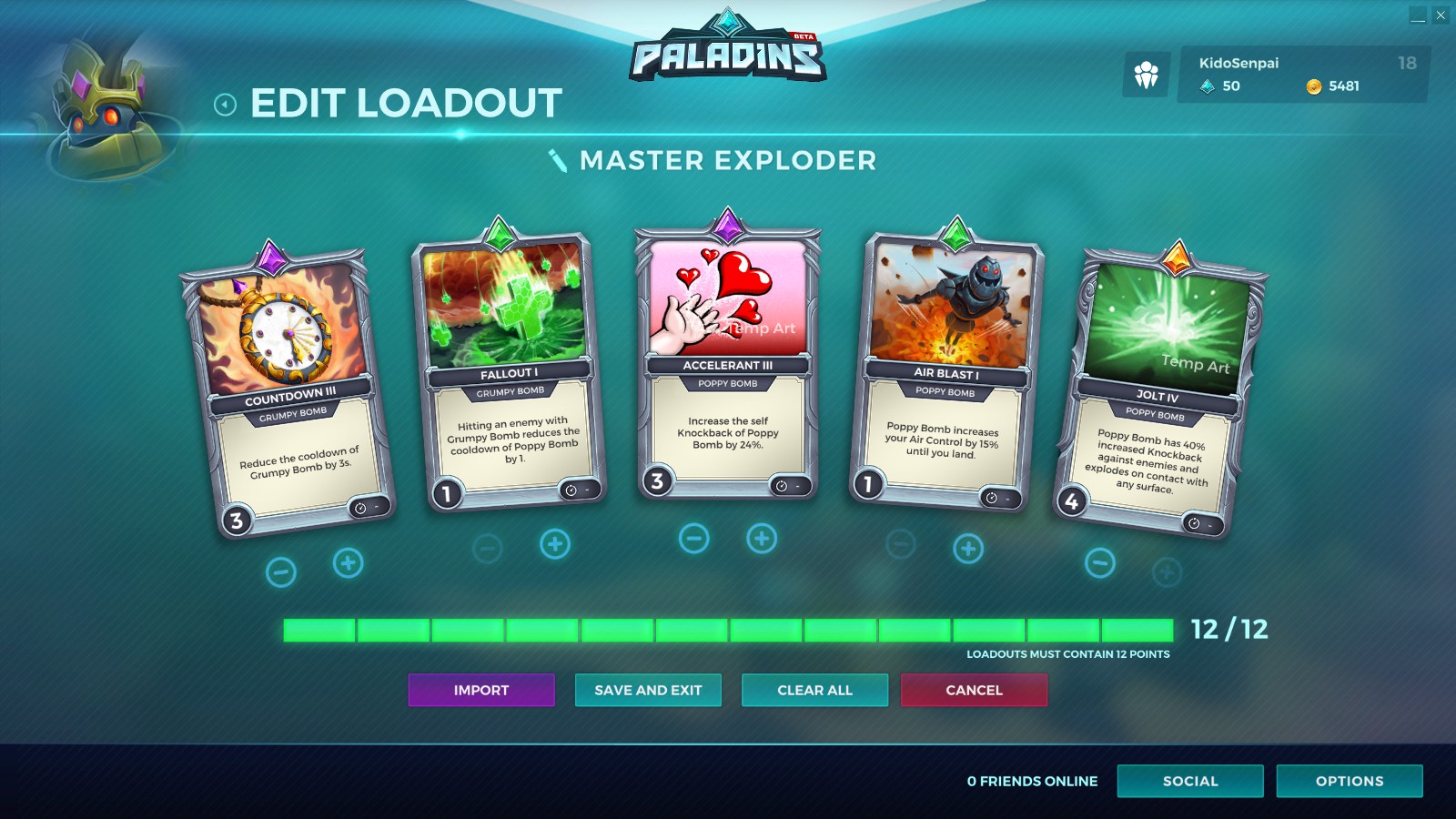Increase Fallout I points with its plus button
This screenshot has height=819, width=1456.
point(552,545)
